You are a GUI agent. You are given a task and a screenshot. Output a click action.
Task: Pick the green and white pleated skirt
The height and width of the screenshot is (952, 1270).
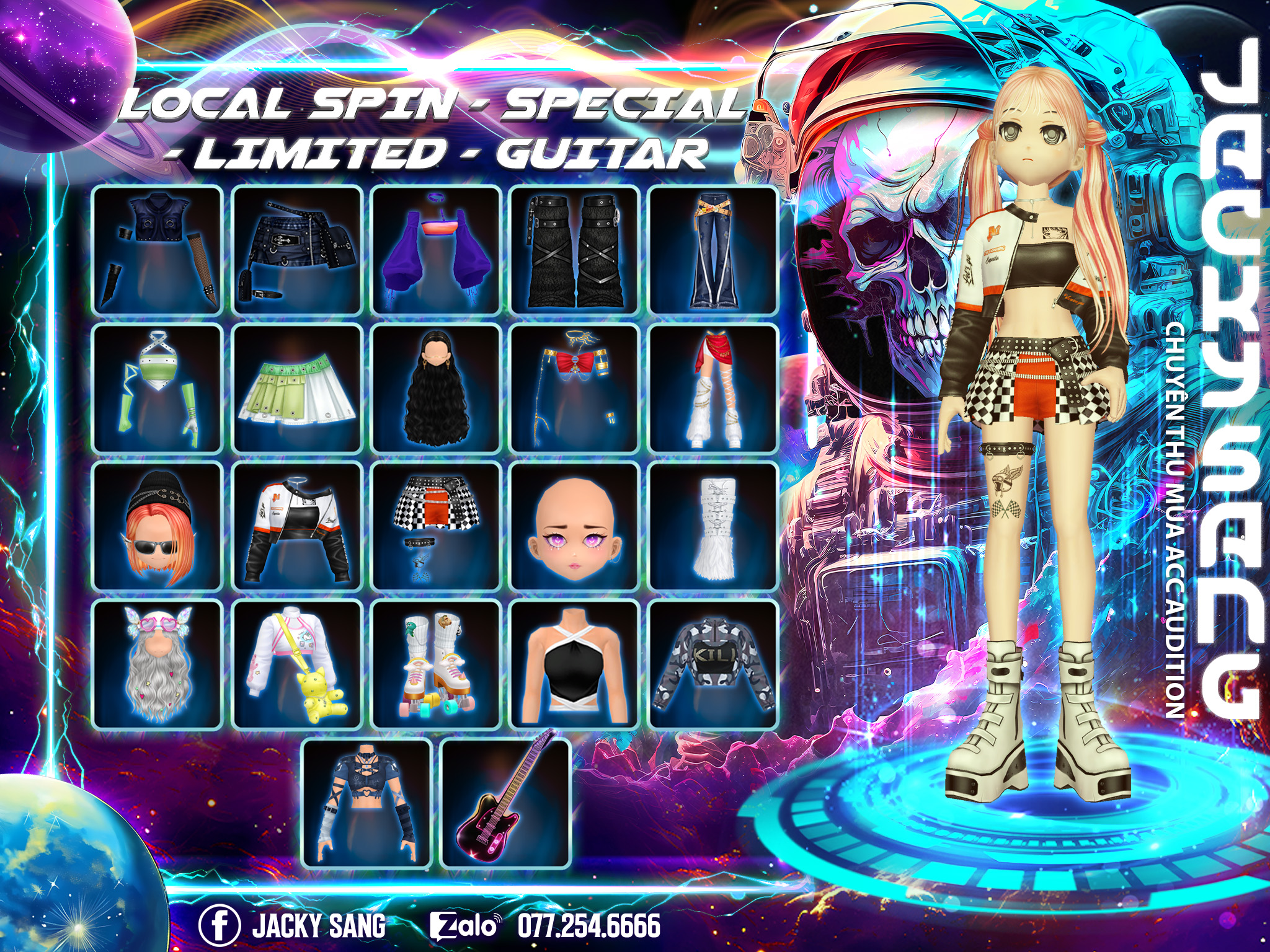[x=297, y=388]
